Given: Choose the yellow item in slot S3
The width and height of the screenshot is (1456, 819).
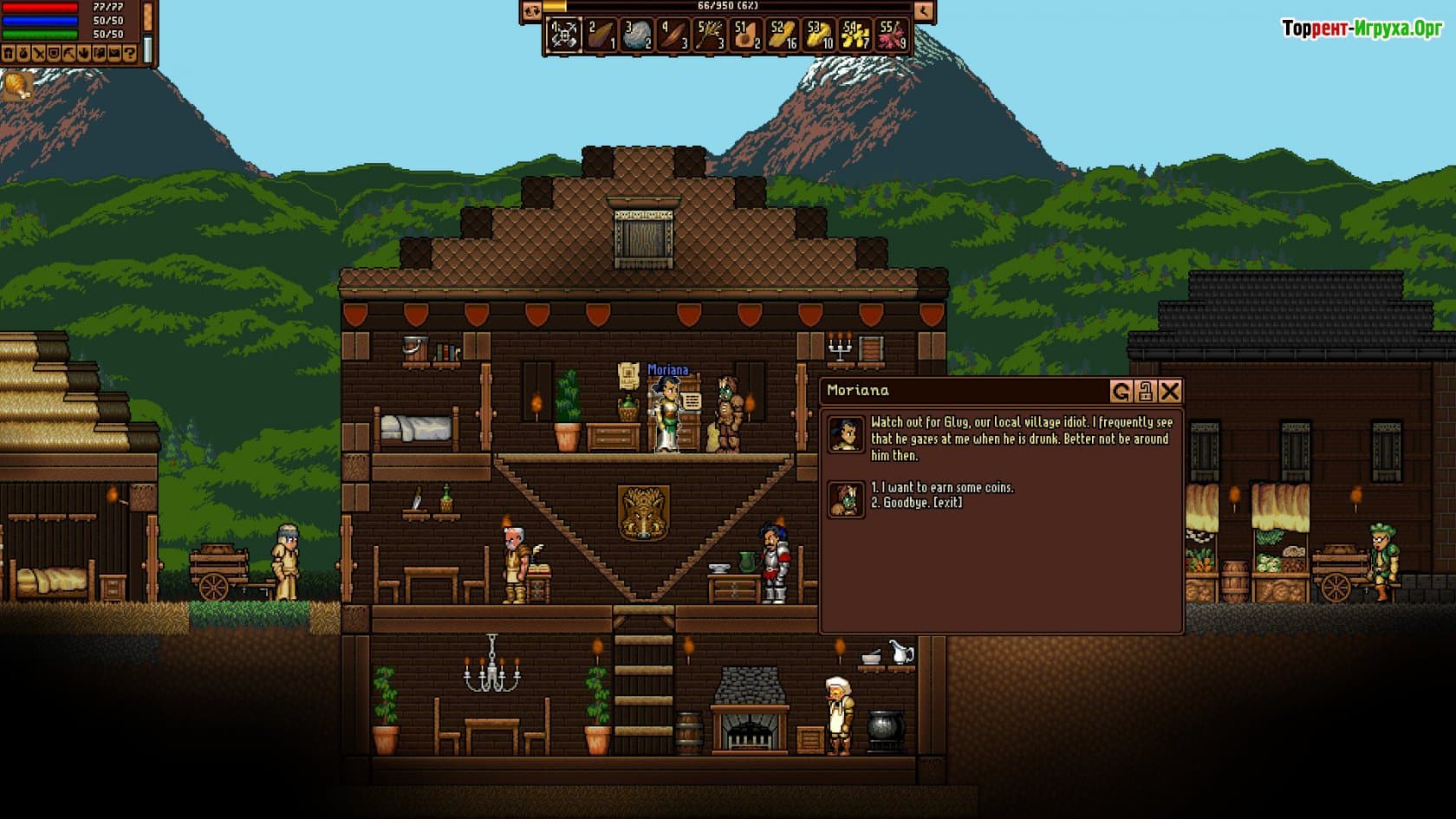Looking at the screenshot, I should pos(819,36).
